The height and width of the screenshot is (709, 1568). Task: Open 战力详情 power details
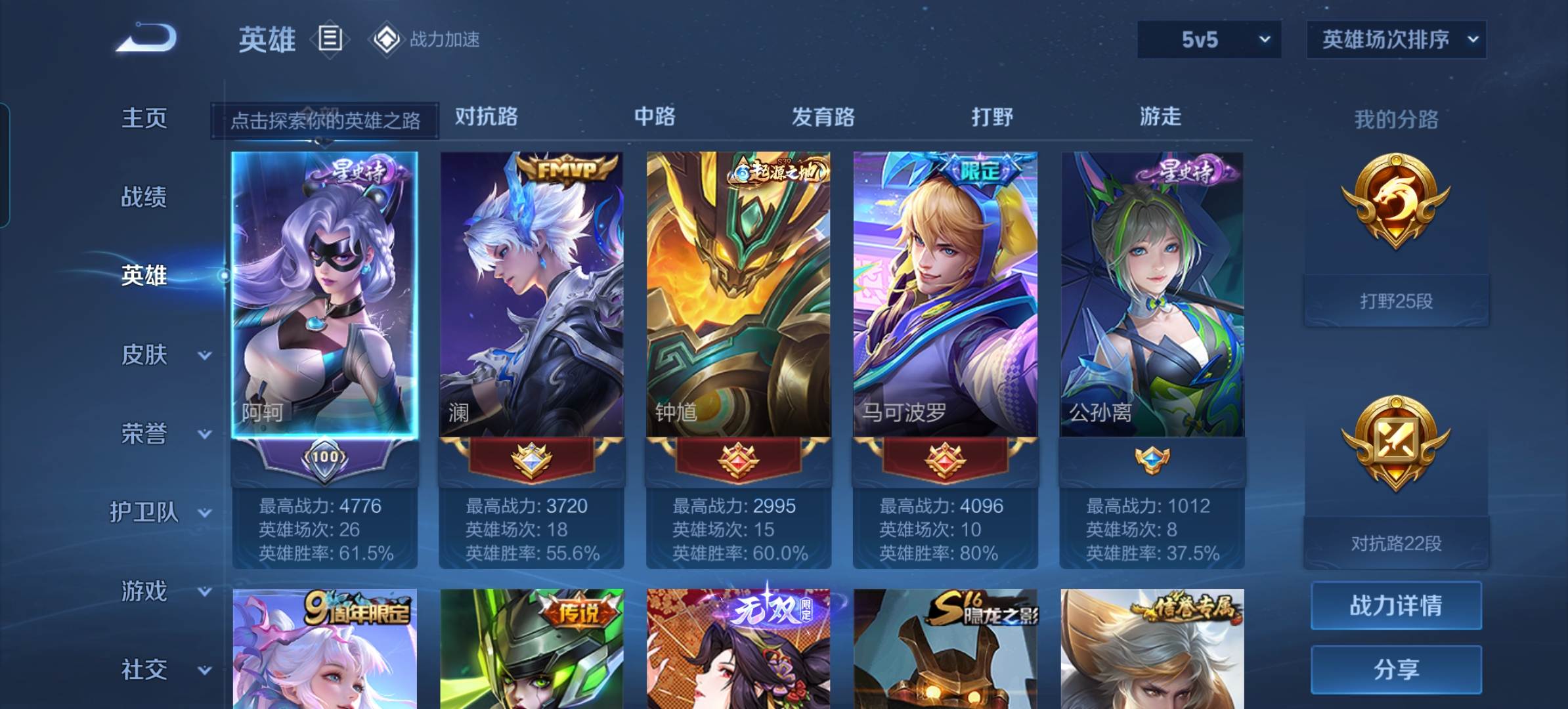pos(1396,605)
